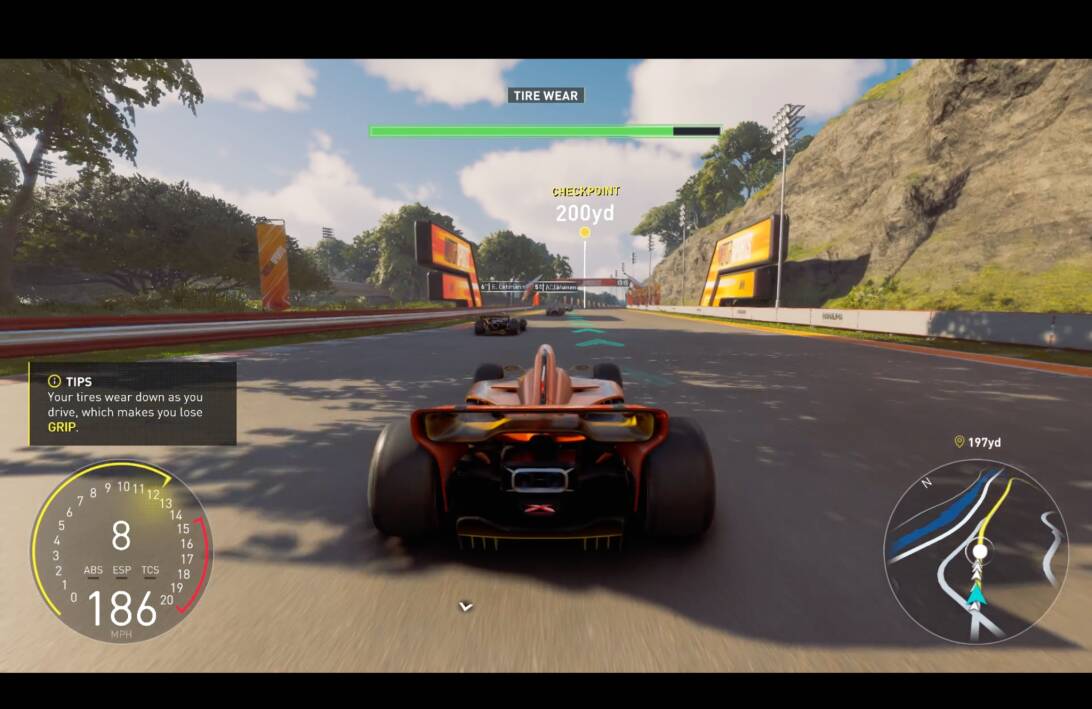This screenshot has height=709, width=1092.
Task: Select the cyan player arrow on the minimap
Action: pos(976,594)
